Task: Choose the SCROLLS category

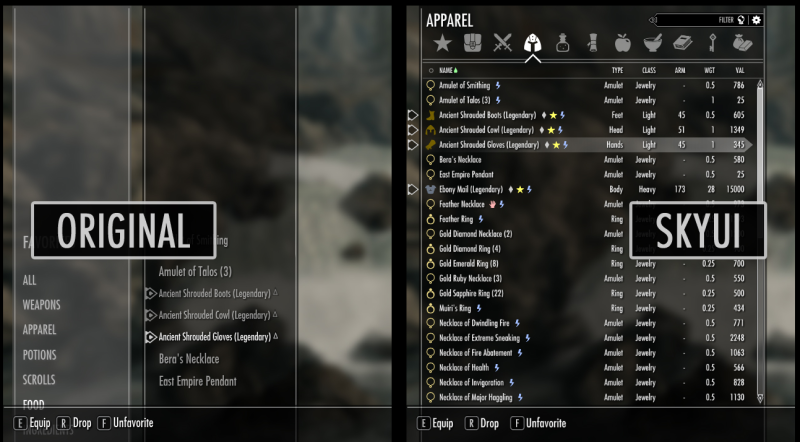Action: point(39,380)
